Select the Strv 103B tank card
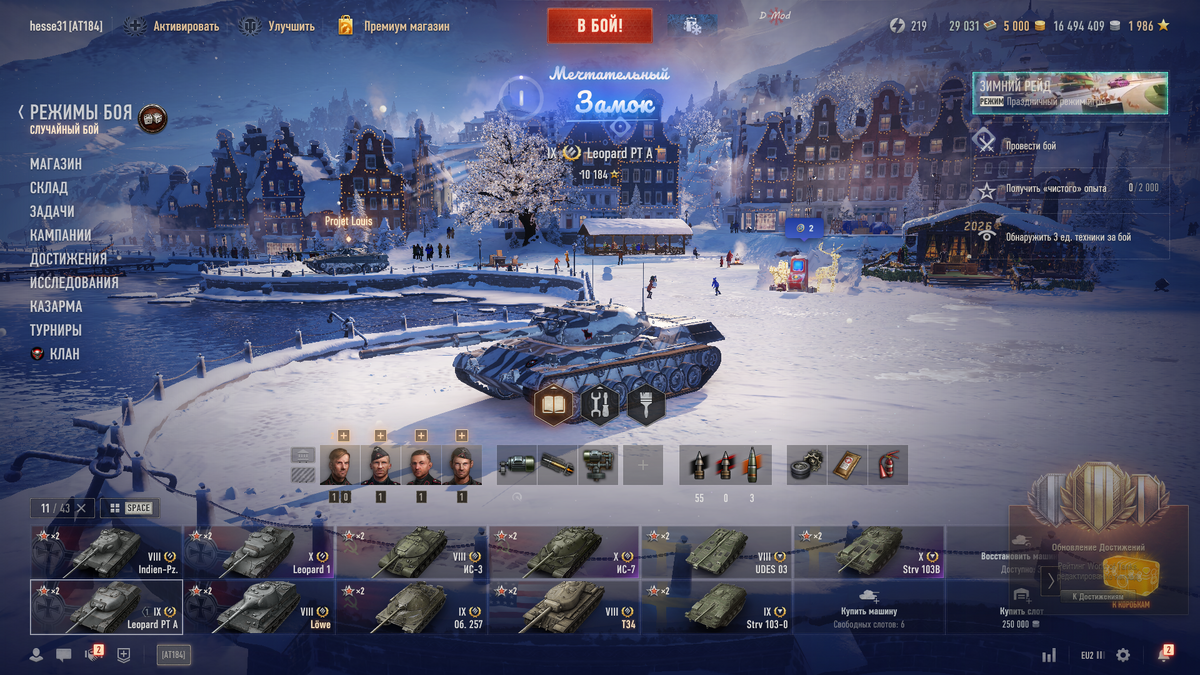Screen dimensions: 1200x675 (868, 552)
